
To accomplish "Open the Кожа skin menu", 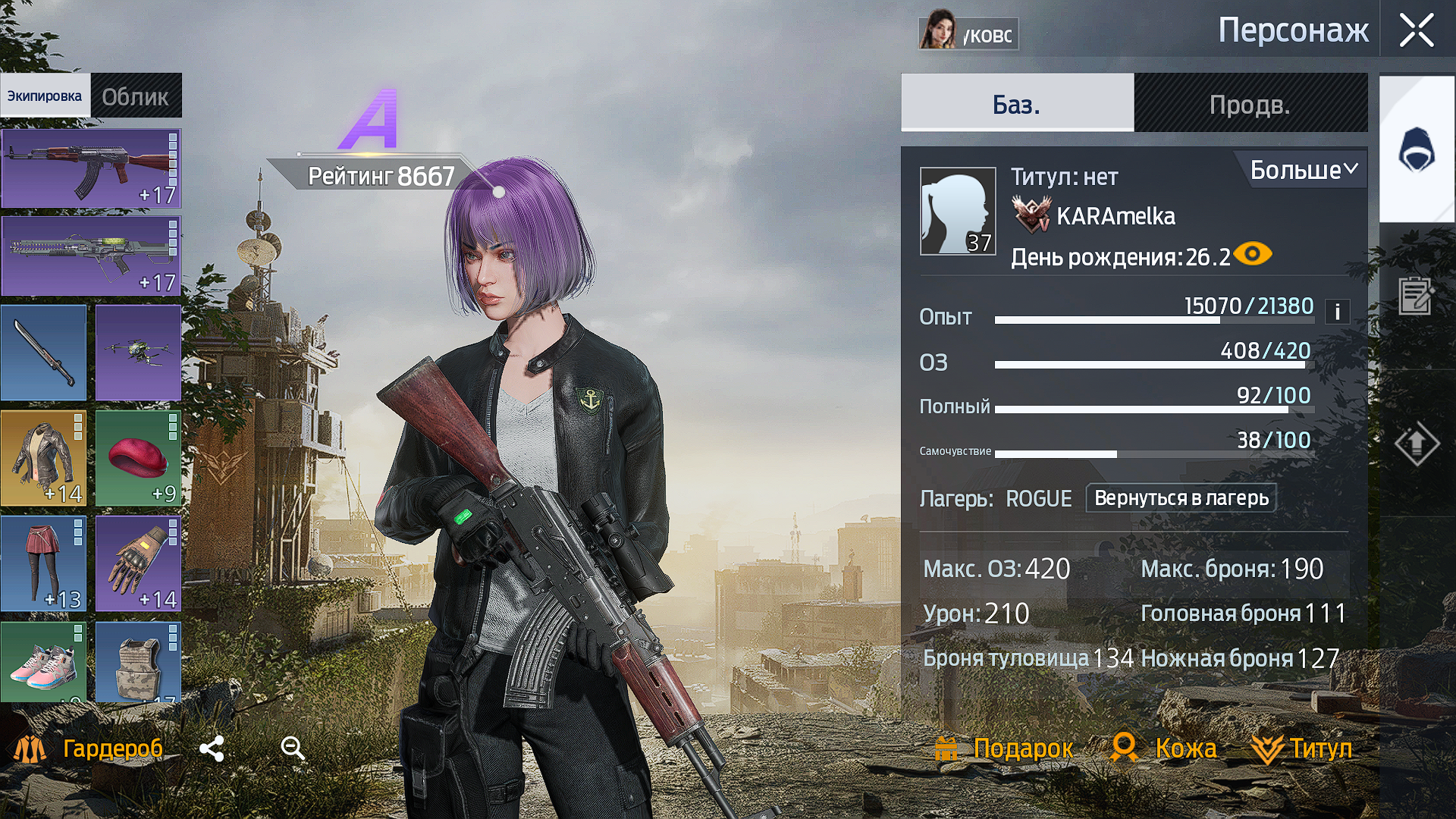I will tap(1164, 748).
